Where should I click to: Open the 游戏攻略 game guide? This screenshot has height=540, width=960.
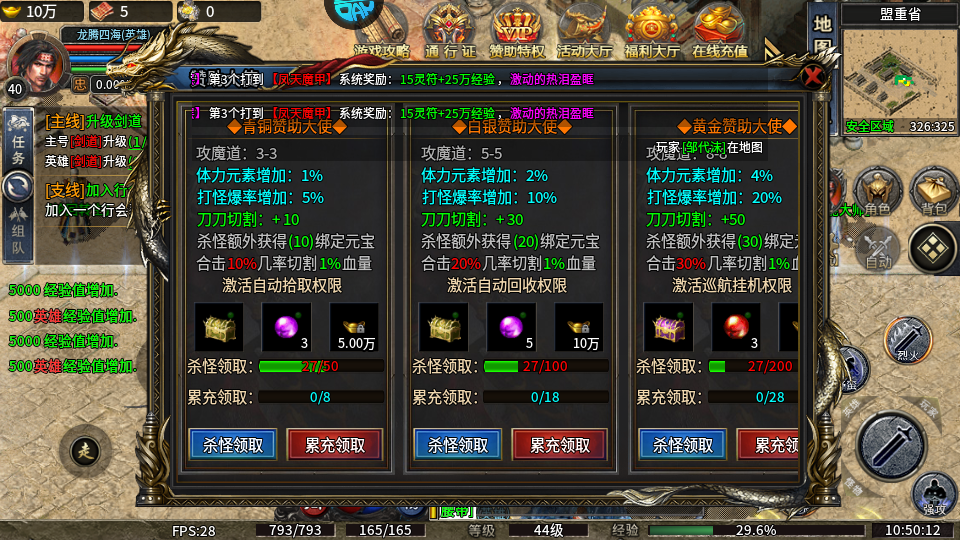point(382,30)
